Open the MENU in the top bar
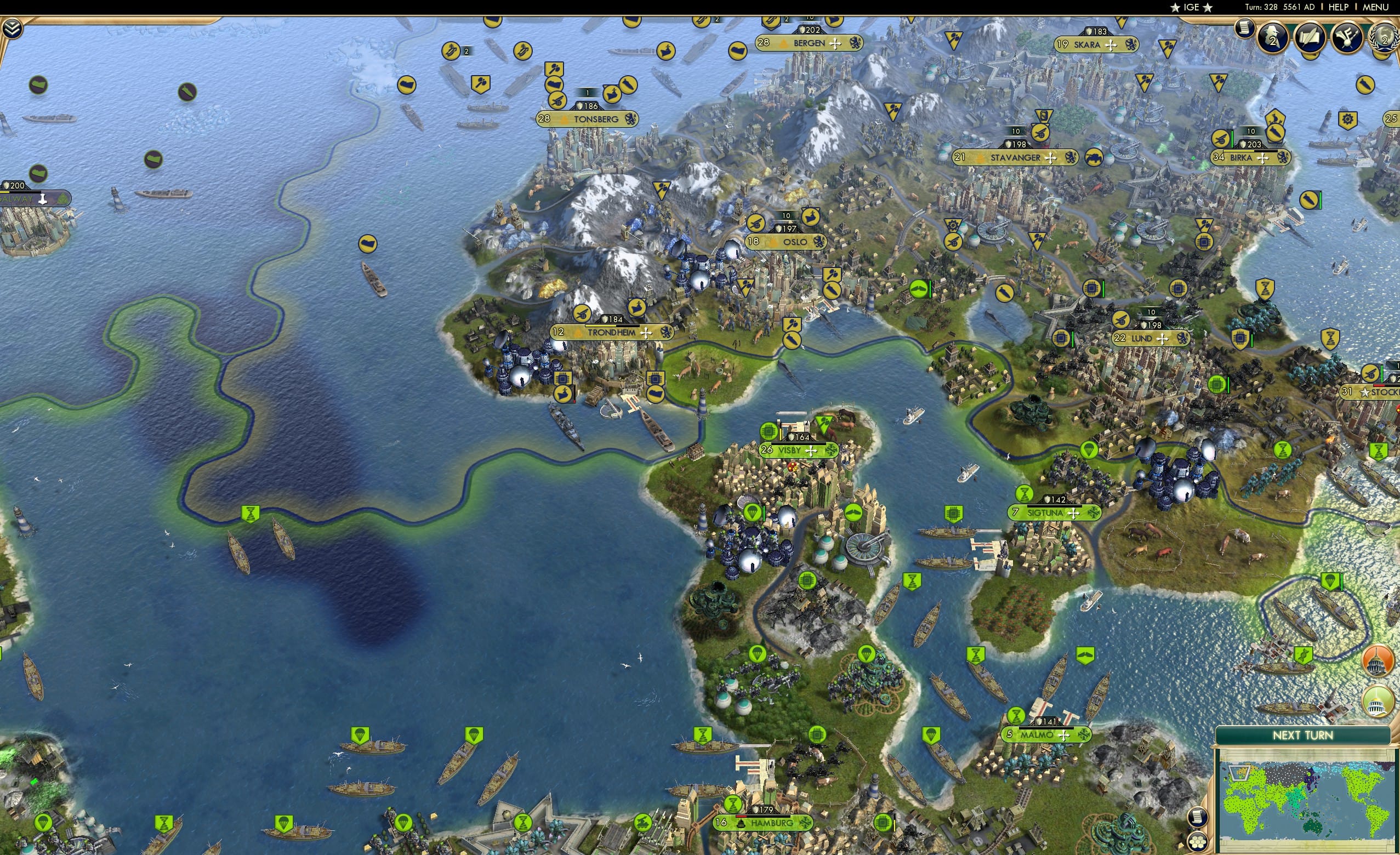1400x855 pixels. point(1375,7)
